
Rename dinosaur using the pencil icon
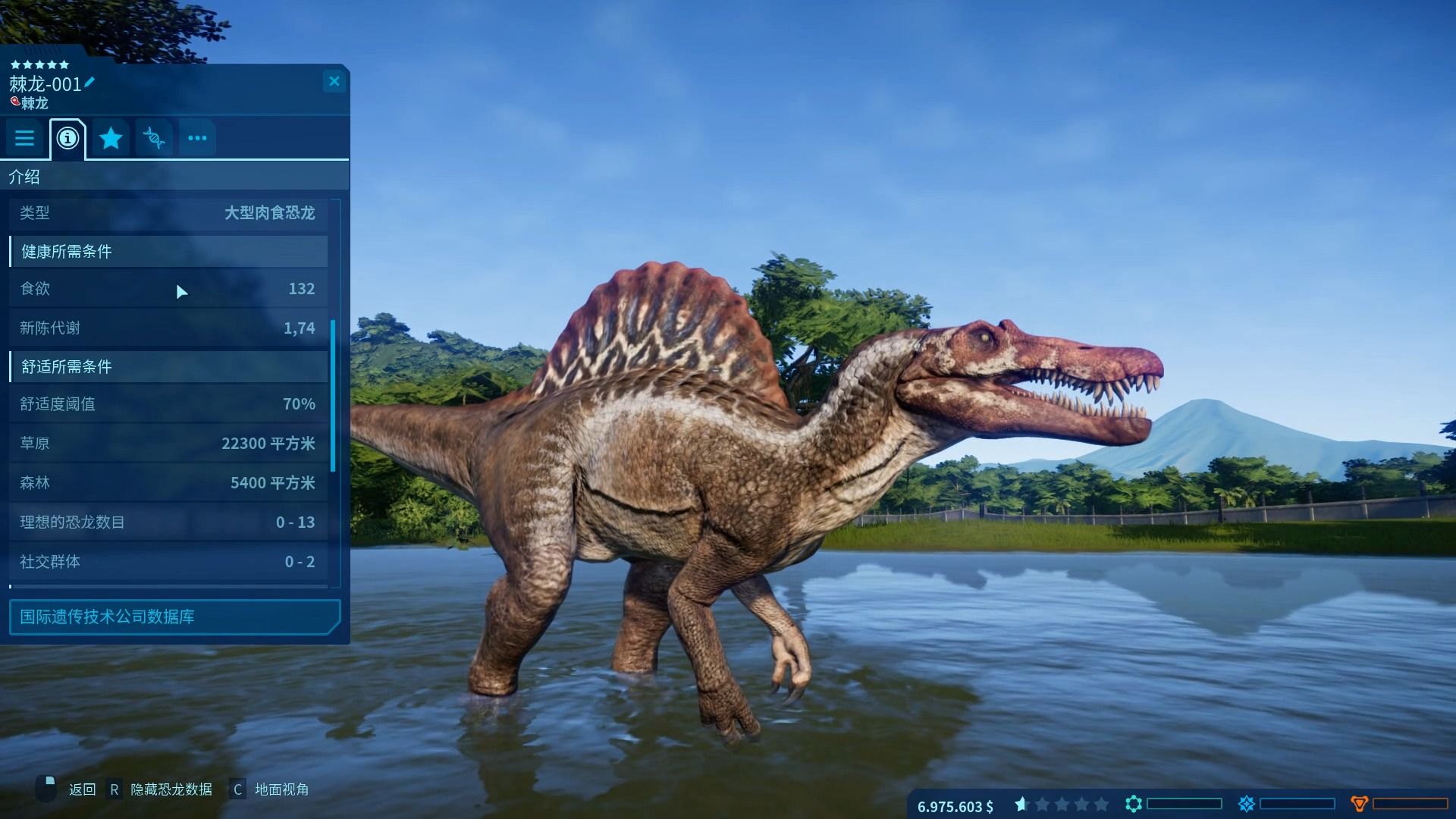tap(89, 82)
